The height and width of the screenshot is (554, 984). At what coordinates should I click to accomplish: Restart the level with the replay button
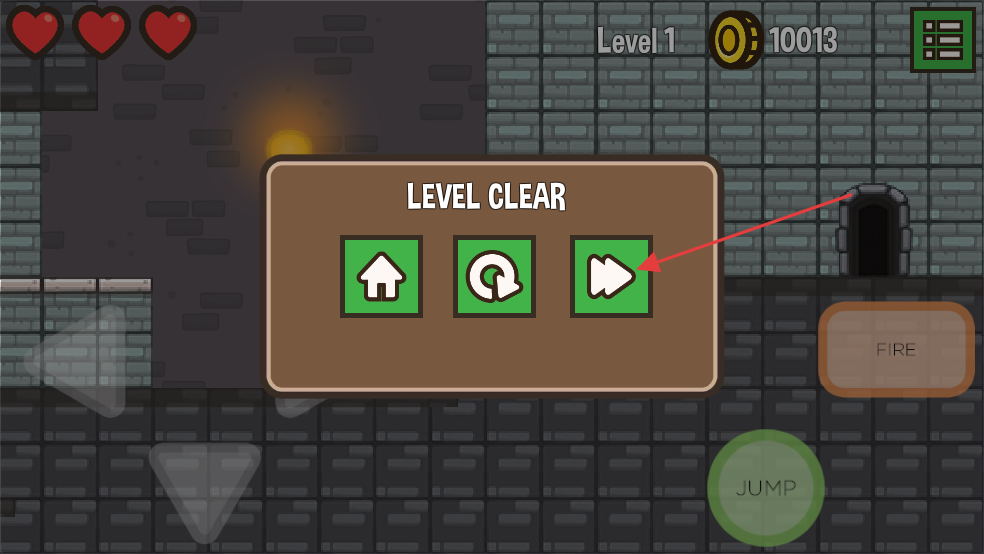point(494,276)
